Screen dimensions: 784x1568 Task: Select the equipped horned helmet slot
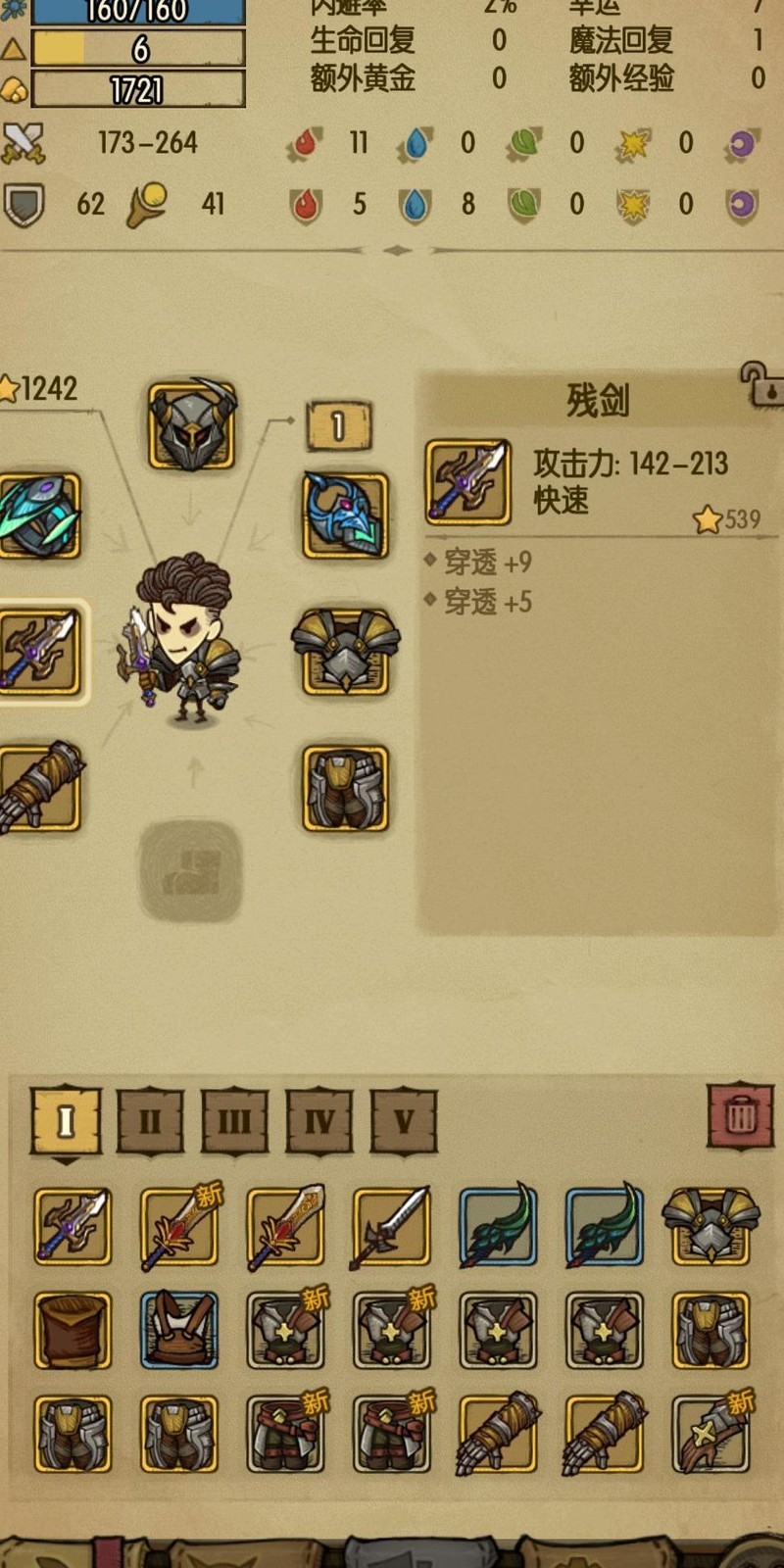click(x=192, y=425)
